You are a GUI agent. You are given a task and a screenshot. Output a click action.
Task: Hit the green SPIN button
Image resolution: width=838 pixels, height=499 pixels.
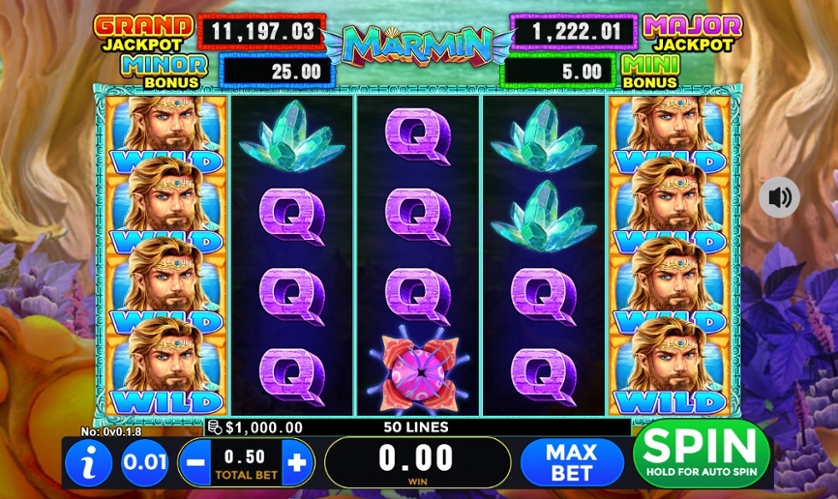pyautogui.click(x=700, y=454)
